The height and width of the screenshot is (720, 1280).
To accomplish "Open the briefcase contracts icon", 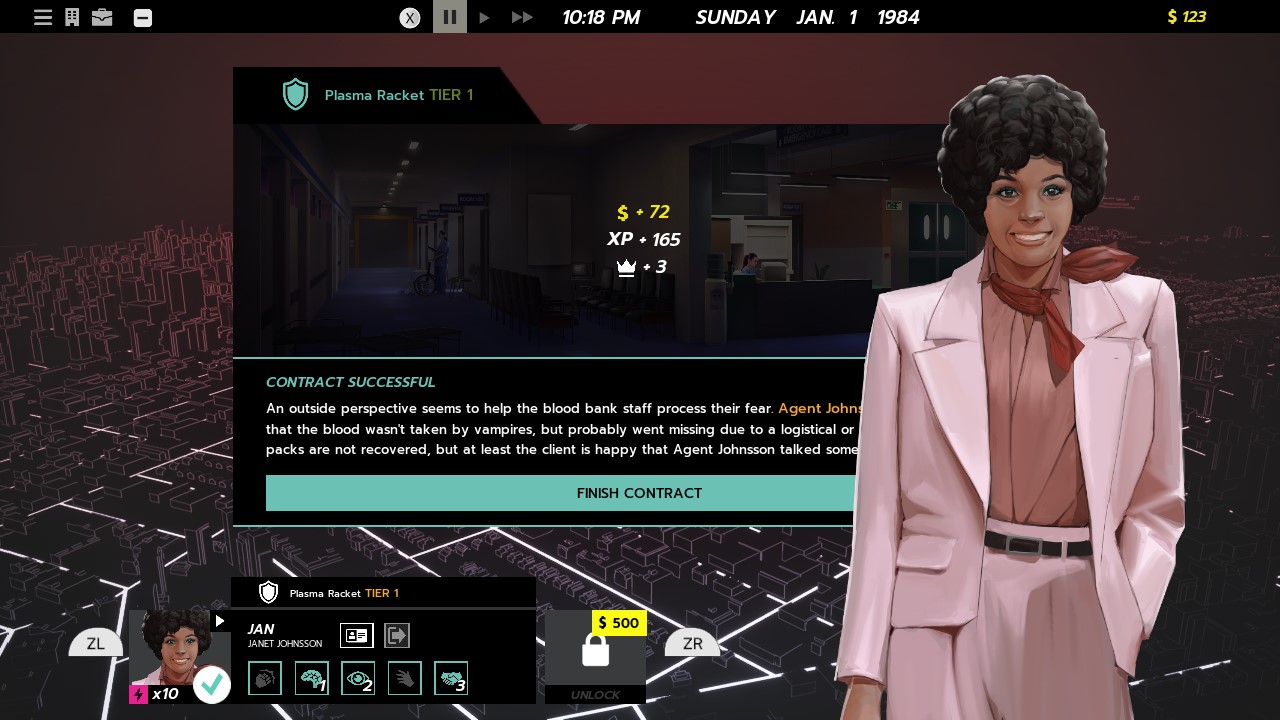I will pyautogui.click(x=102, y=17).
